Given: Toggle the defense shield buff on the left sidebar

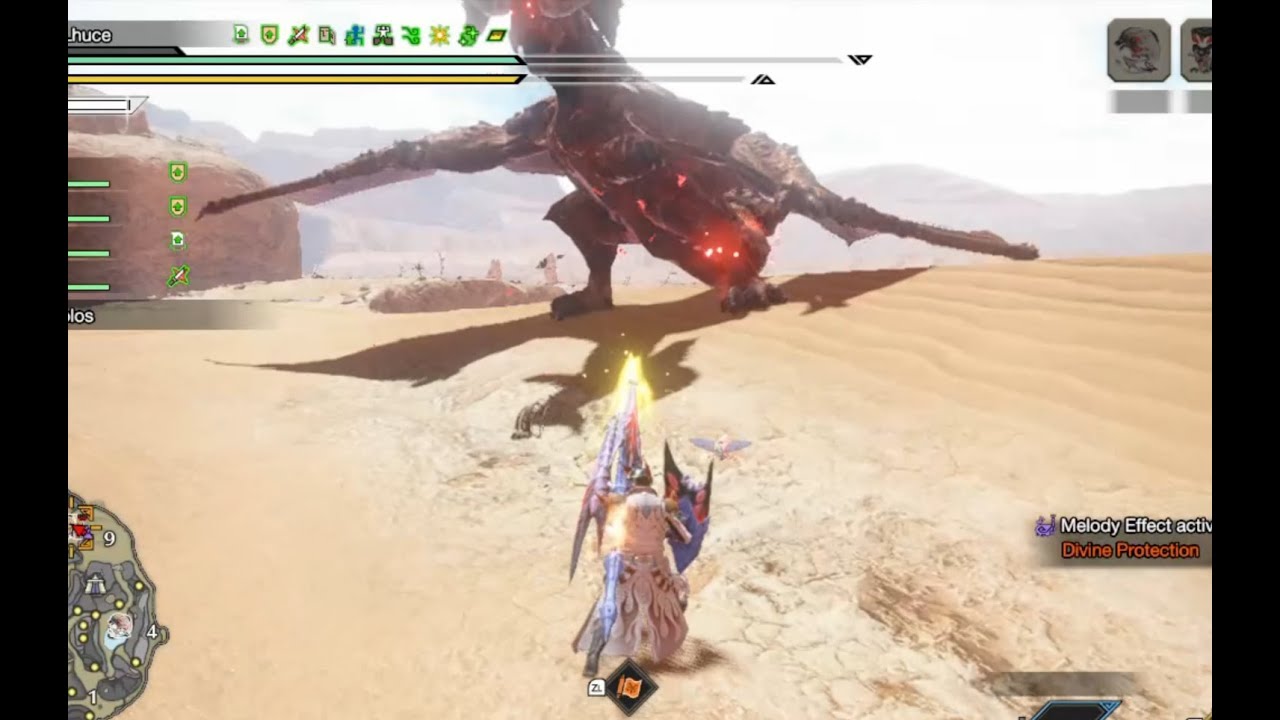Looking at the screenshot, I should [x=177, y=173].
